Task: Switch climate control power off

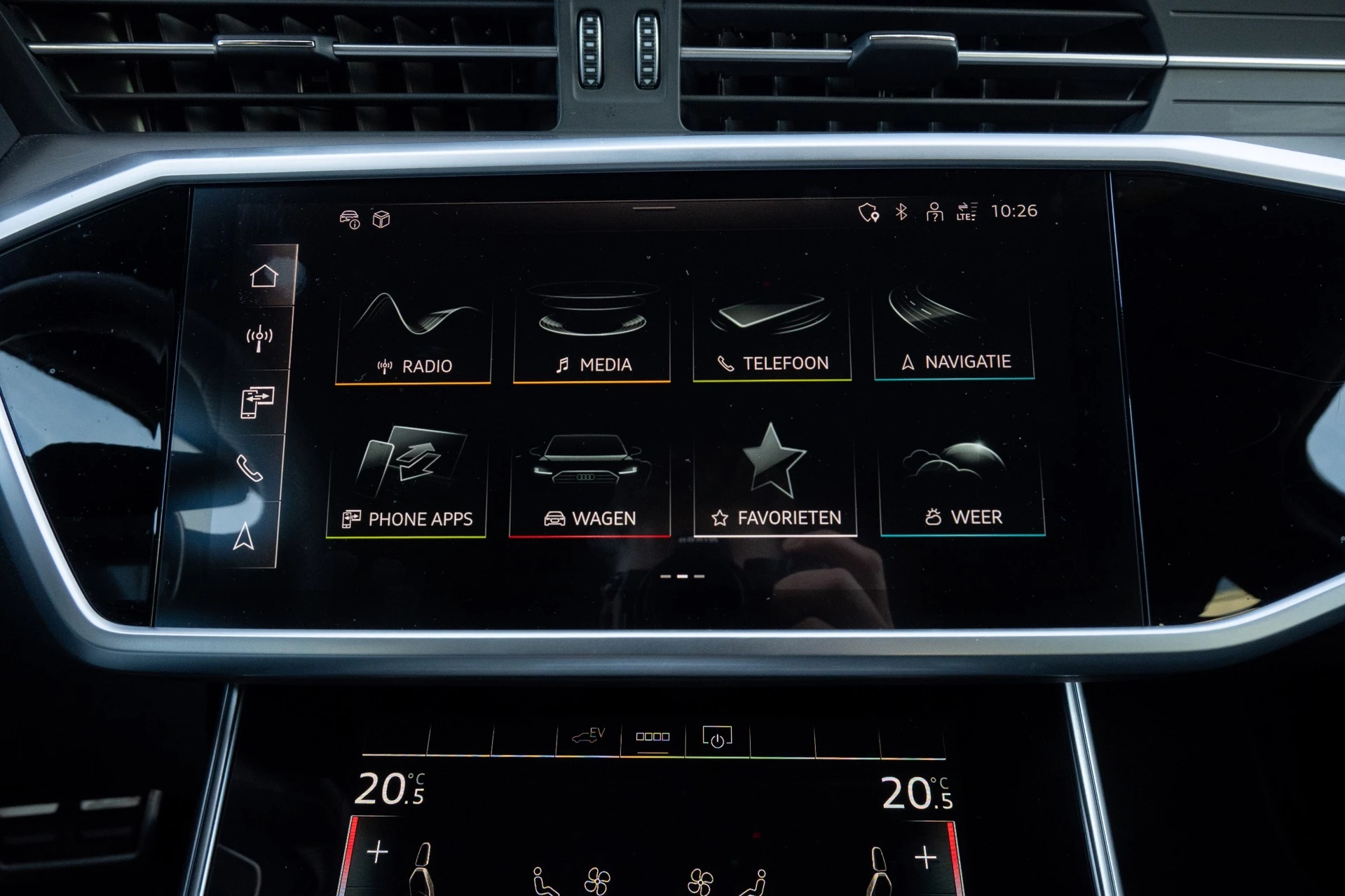Action: coord(716,736)
